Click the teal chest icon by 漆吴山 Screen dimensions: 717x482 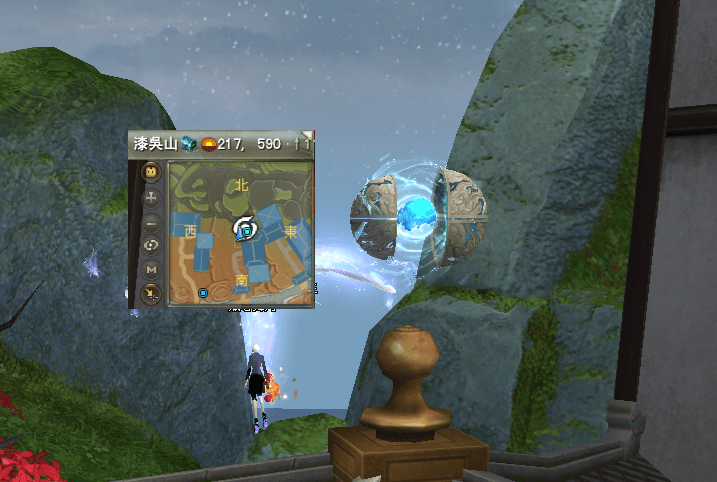pos(188,144)
